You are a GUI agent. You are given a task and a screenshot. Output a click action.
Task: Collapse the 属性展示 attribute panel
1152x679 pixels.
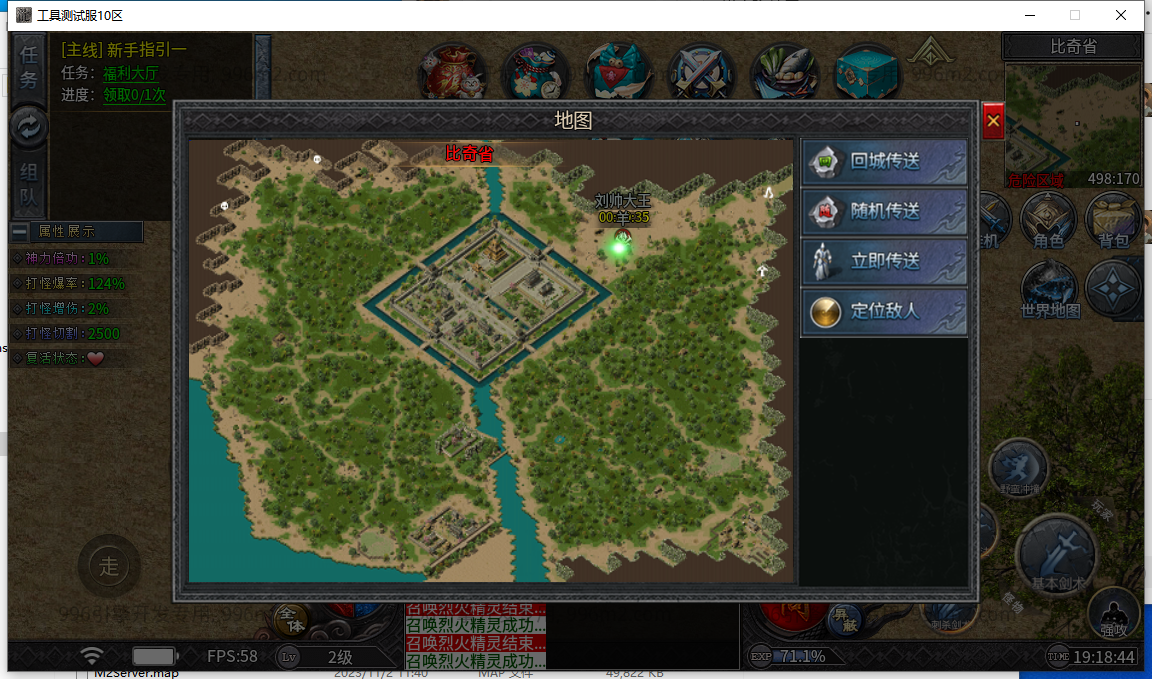click(20, 231)
